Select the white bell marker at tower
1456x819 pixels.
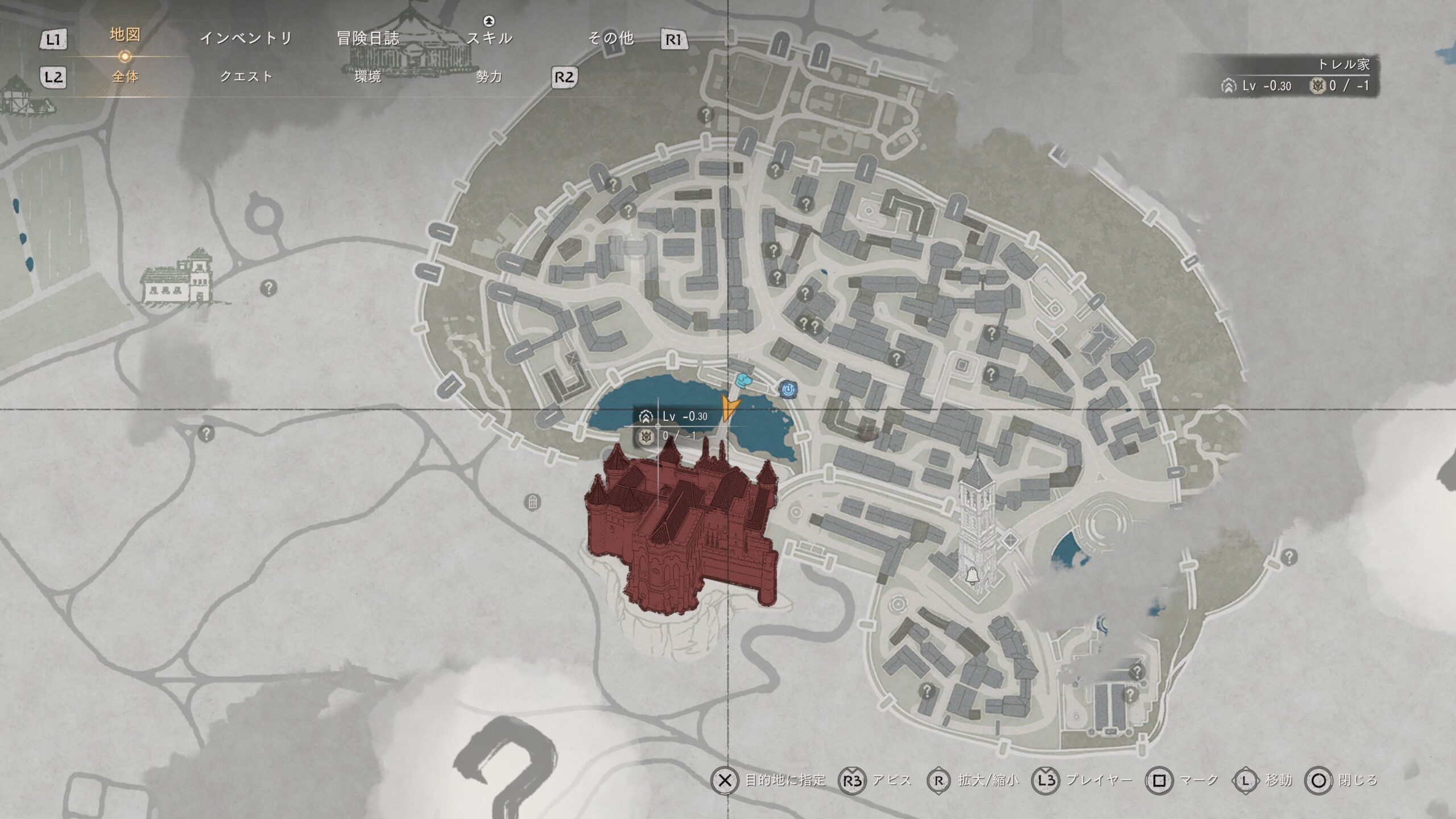tap(972, 576)
